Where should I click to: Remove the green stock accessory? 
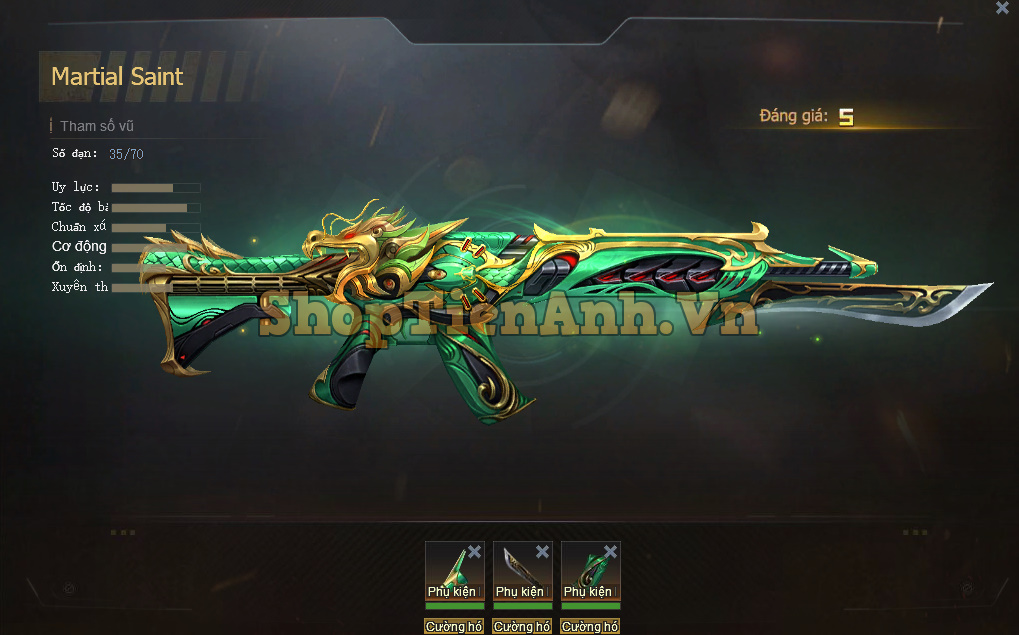pyautogui.click(x=474, y=552)
